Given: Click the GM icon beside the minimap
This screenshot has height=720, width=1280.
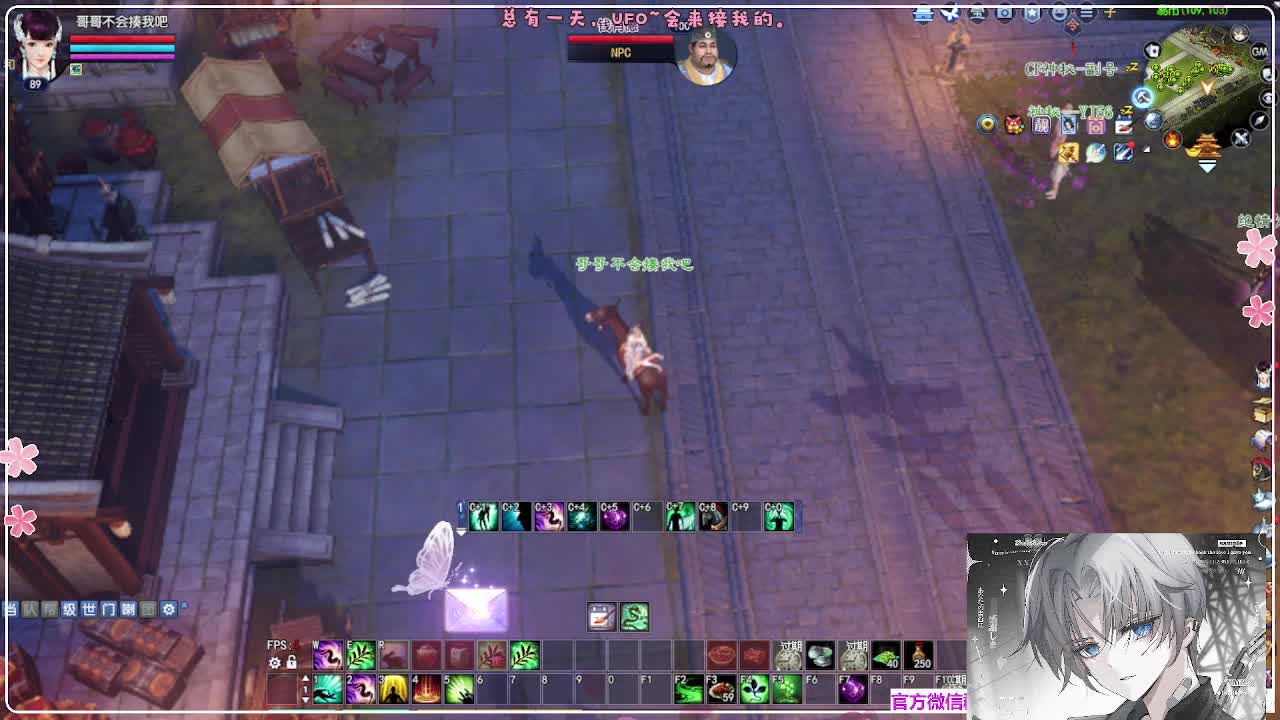Looking at the screenshot, I should (x=1261, y=52).
